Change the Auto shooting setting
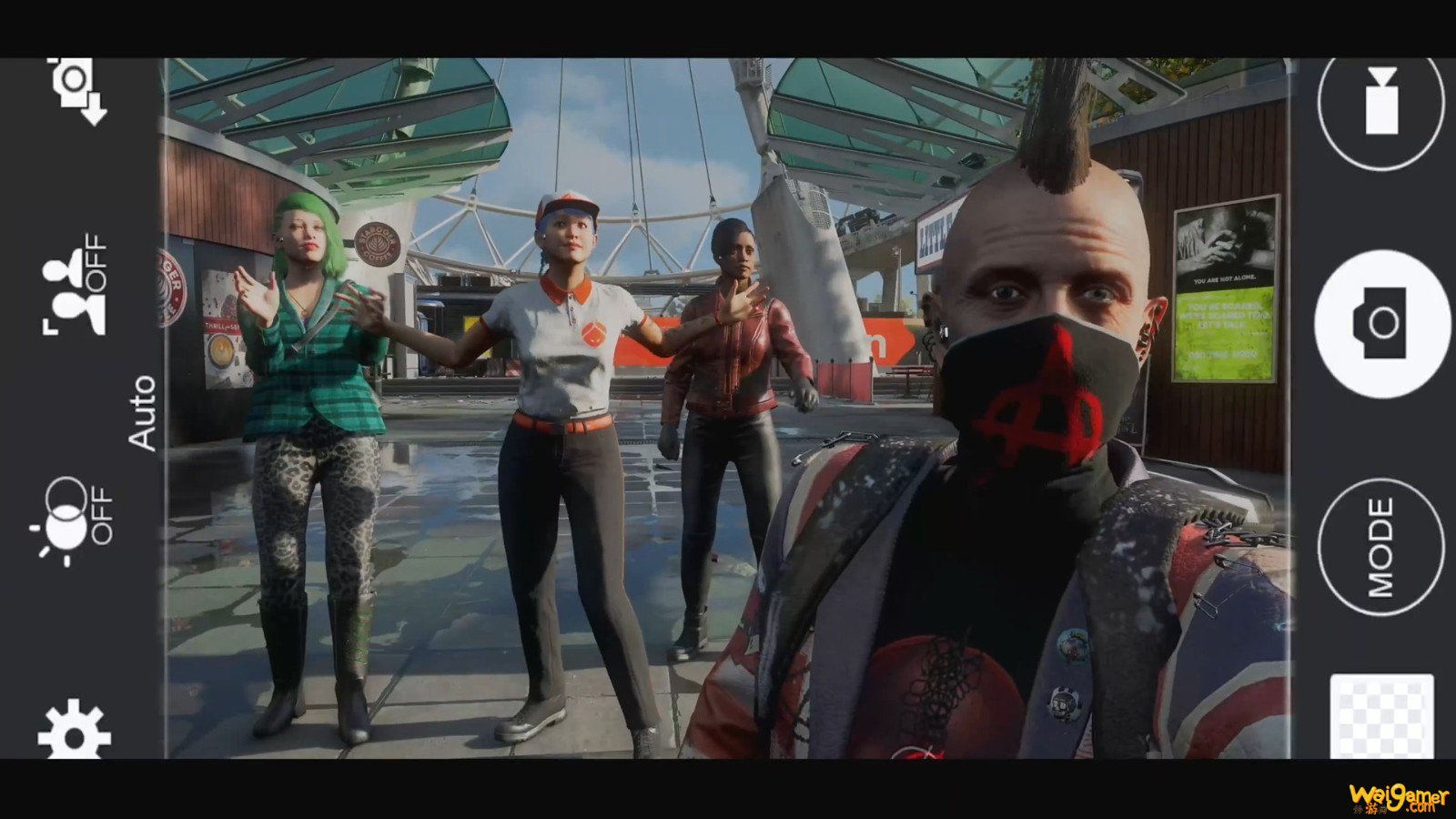The width and height of the screenshot is (1456, 819). (x=143, y=412)
